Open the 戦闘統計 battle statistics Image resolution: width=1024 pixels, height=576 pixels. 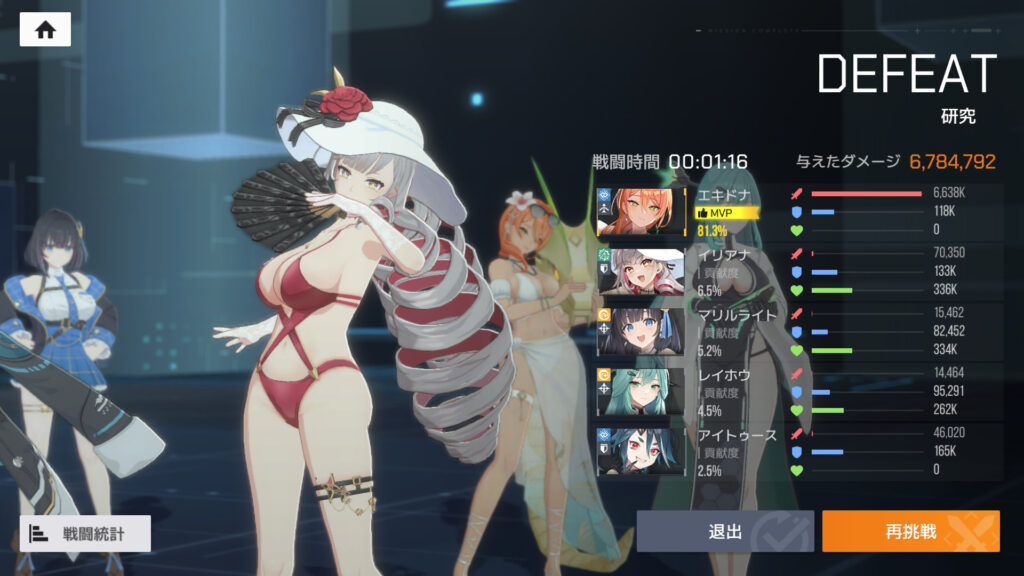86,534
